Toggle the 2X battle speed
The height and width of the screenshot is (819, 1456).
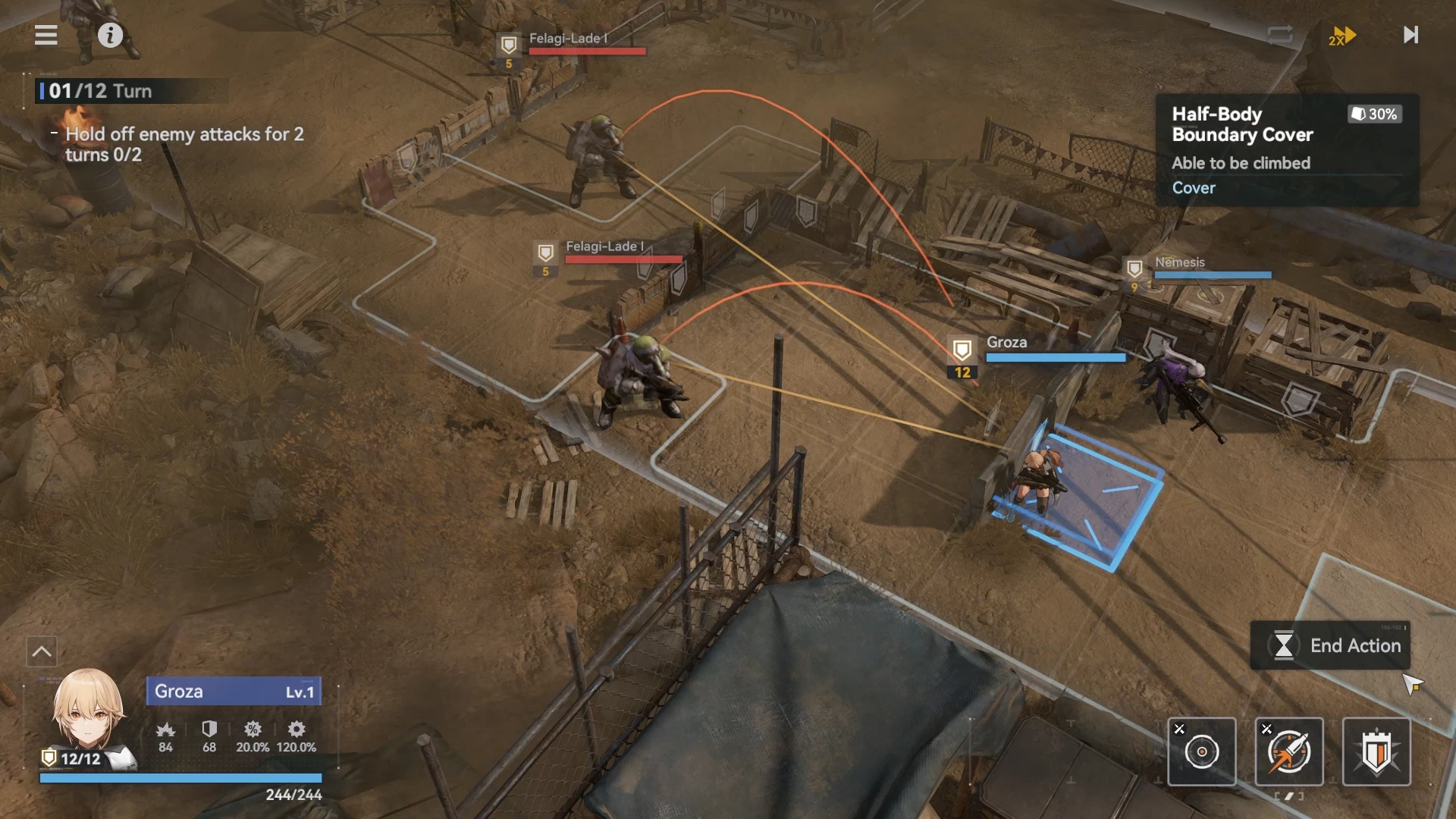1341,36
